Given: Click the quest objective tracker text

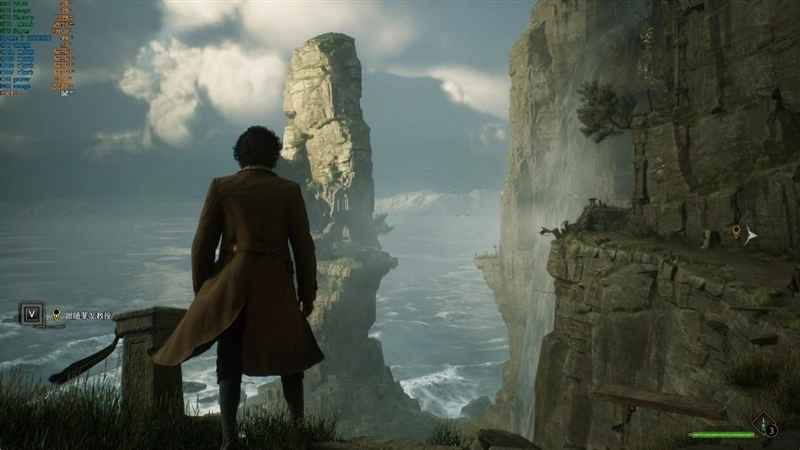Looking at the screenshot, I should pyautogui.click(x=87, y=314).
